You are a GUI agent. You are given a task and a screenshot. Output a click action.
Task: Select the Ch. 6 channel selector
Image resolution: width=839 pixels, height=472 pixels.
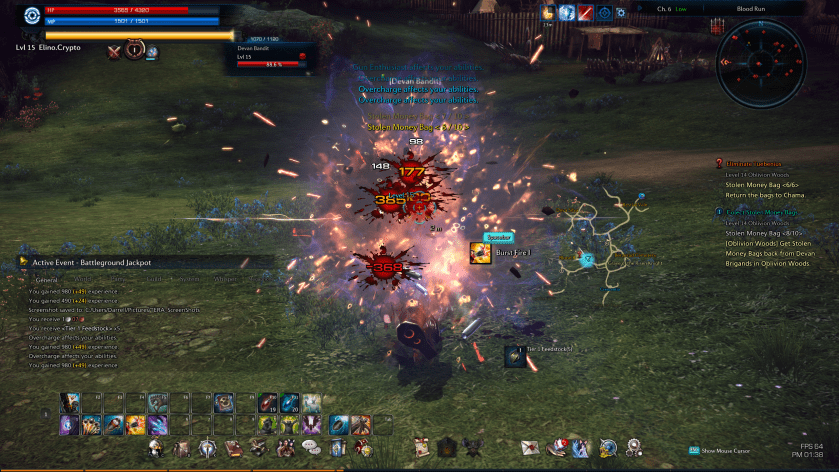click(x=665, y=9)
